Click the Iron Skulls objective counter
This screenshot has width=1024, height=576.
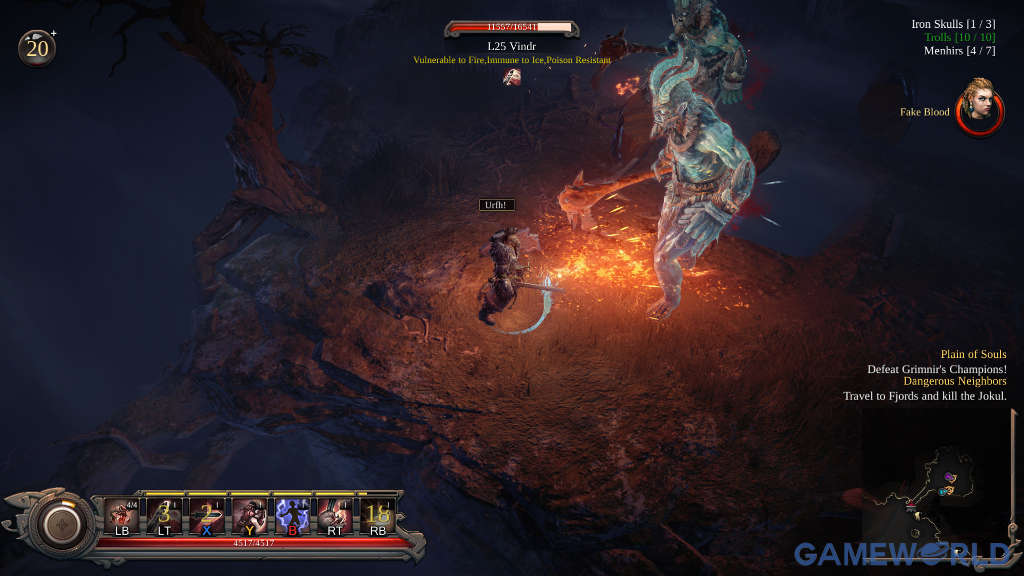950,24
